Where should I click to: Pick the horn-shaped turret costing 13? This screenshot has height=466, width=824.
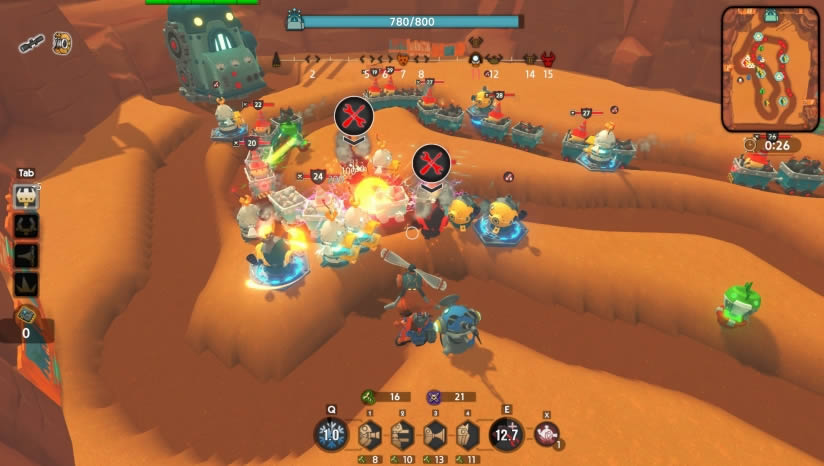(x=434, y=435)
